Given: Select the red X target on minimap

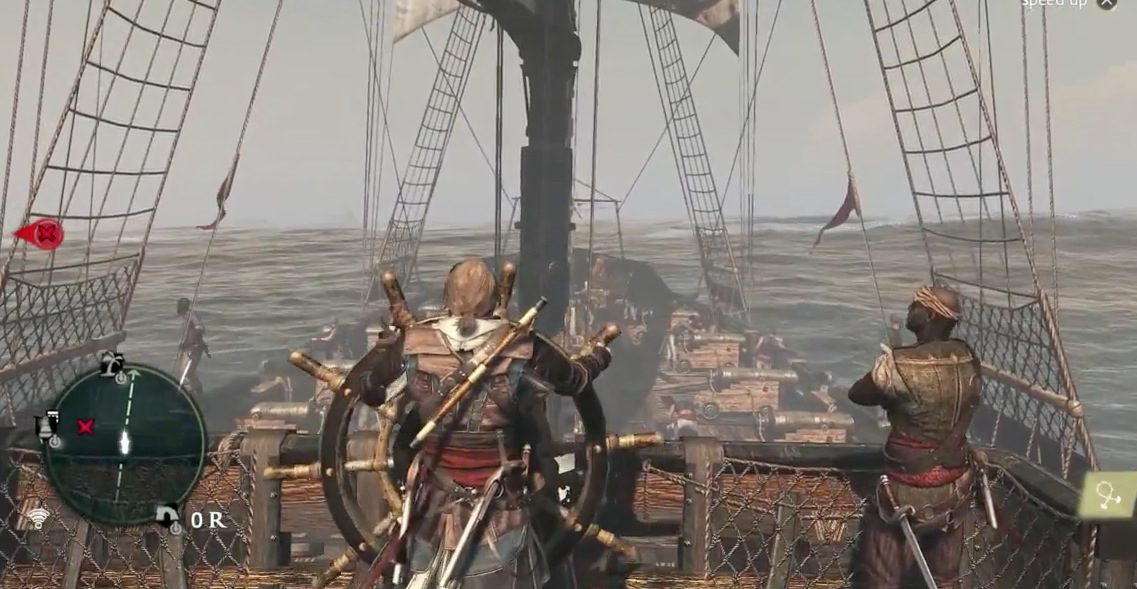Looking at the screenshot, I should (85, 427).
